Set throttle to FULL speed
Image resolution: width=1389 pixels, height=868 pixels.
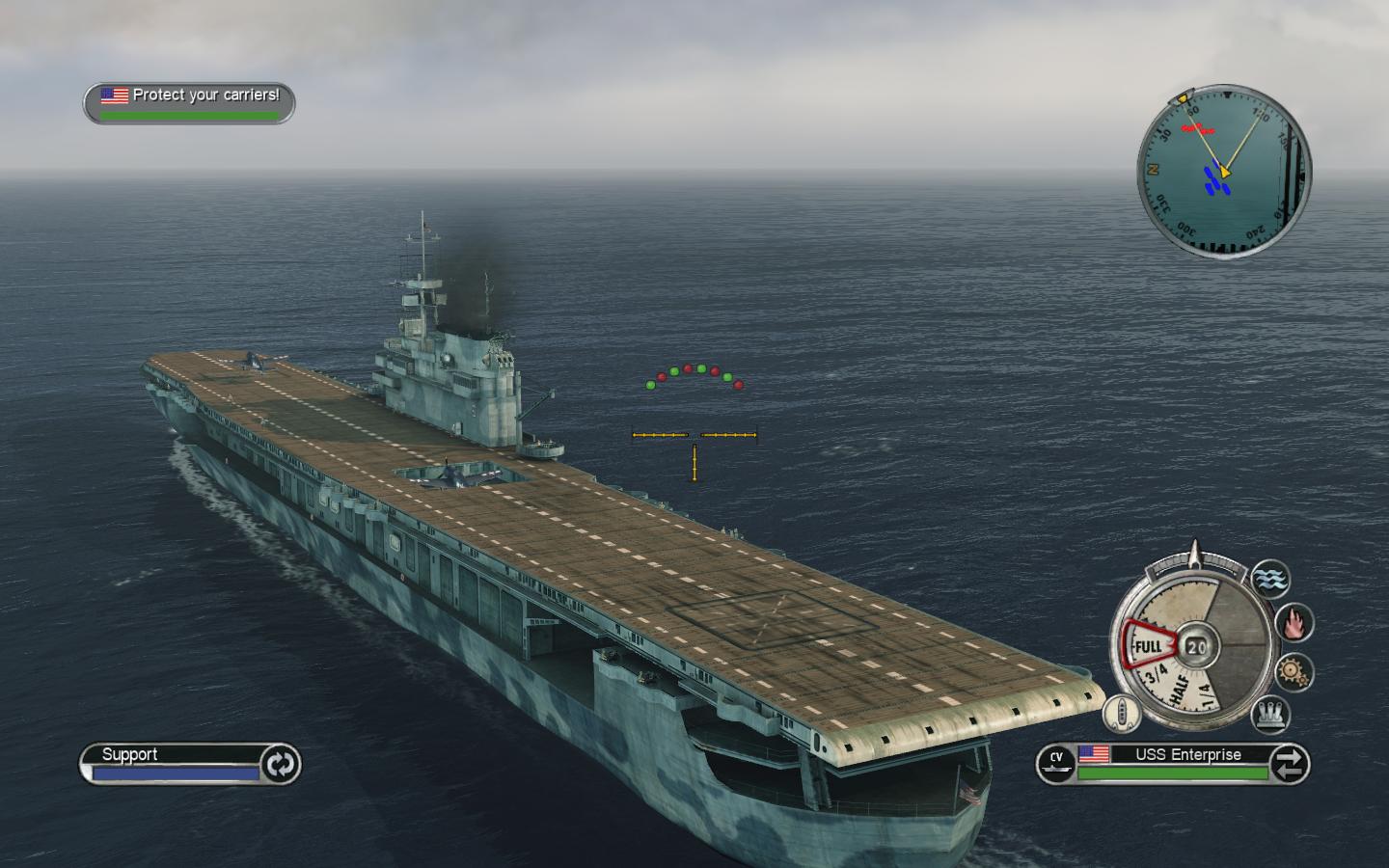1148,646
